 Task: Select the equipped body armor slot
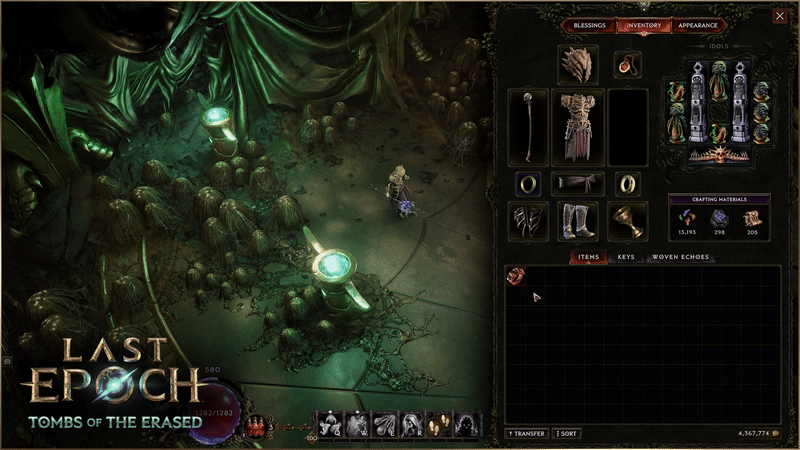[x=579, y=127]
